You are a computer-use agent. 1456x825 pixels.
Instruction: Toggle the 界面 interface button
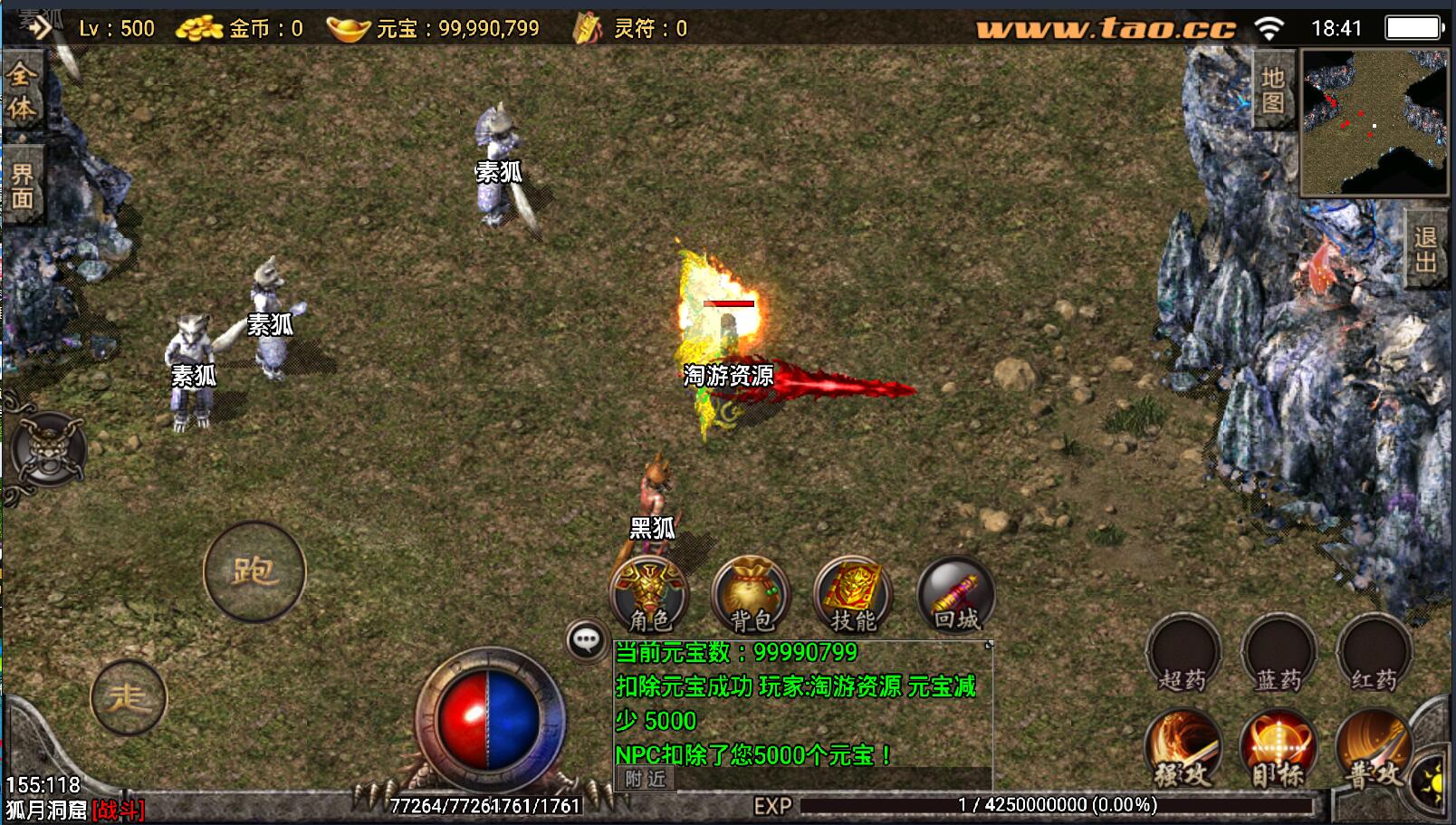[22, 187]
